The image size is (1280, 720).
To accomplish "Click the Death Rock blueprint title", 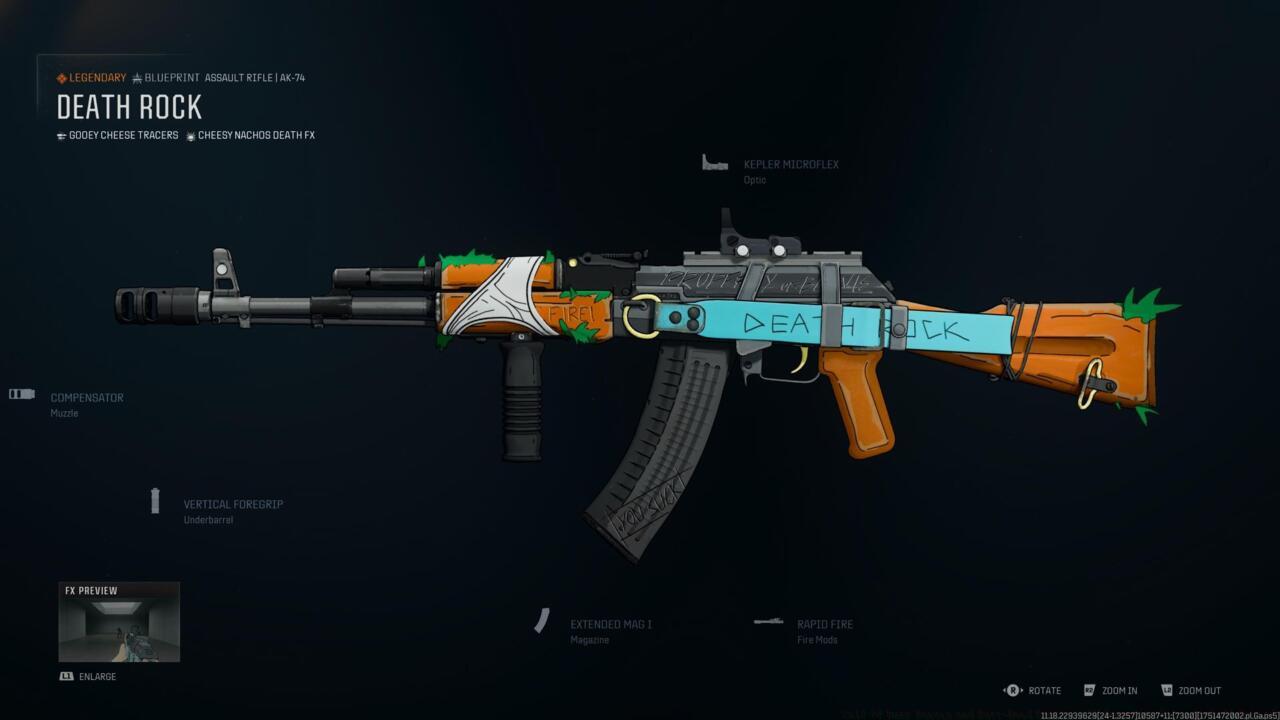I will pyautogui.click(x=128, y=107).
